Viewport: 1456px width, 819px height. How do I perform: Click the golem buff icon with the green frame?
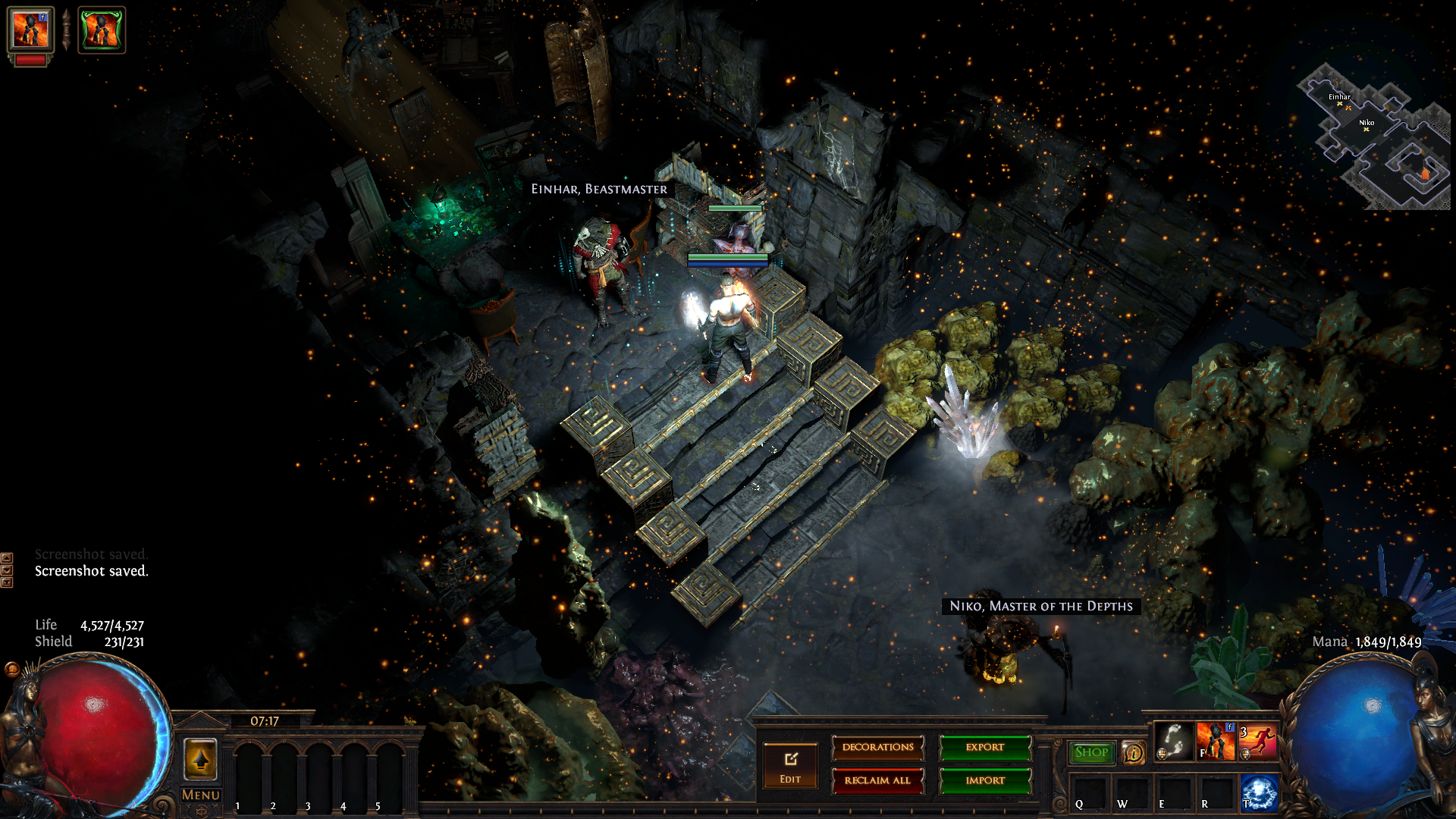102,30
